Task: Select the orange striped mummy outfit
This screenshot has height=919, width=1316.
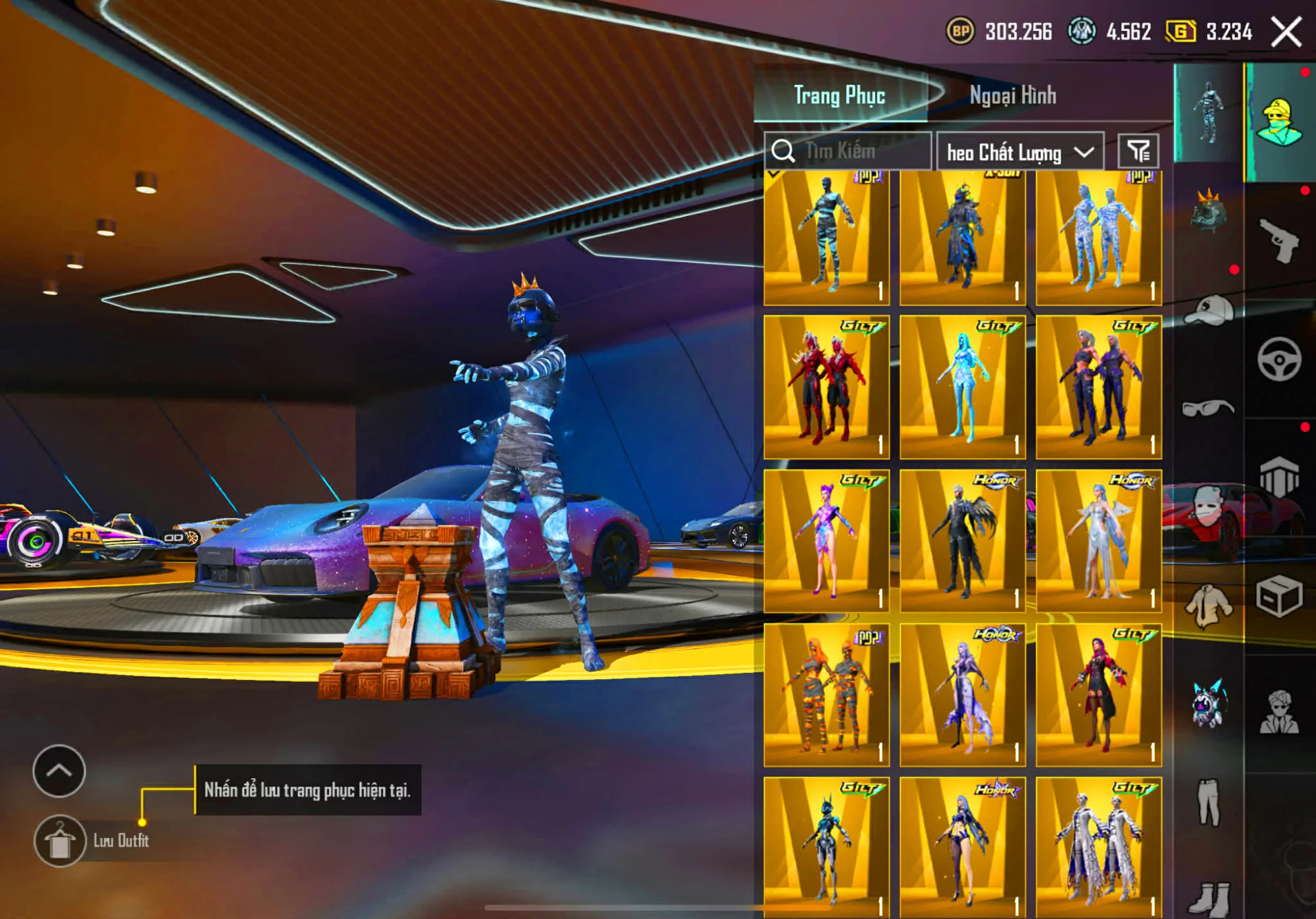Action: 826,695
